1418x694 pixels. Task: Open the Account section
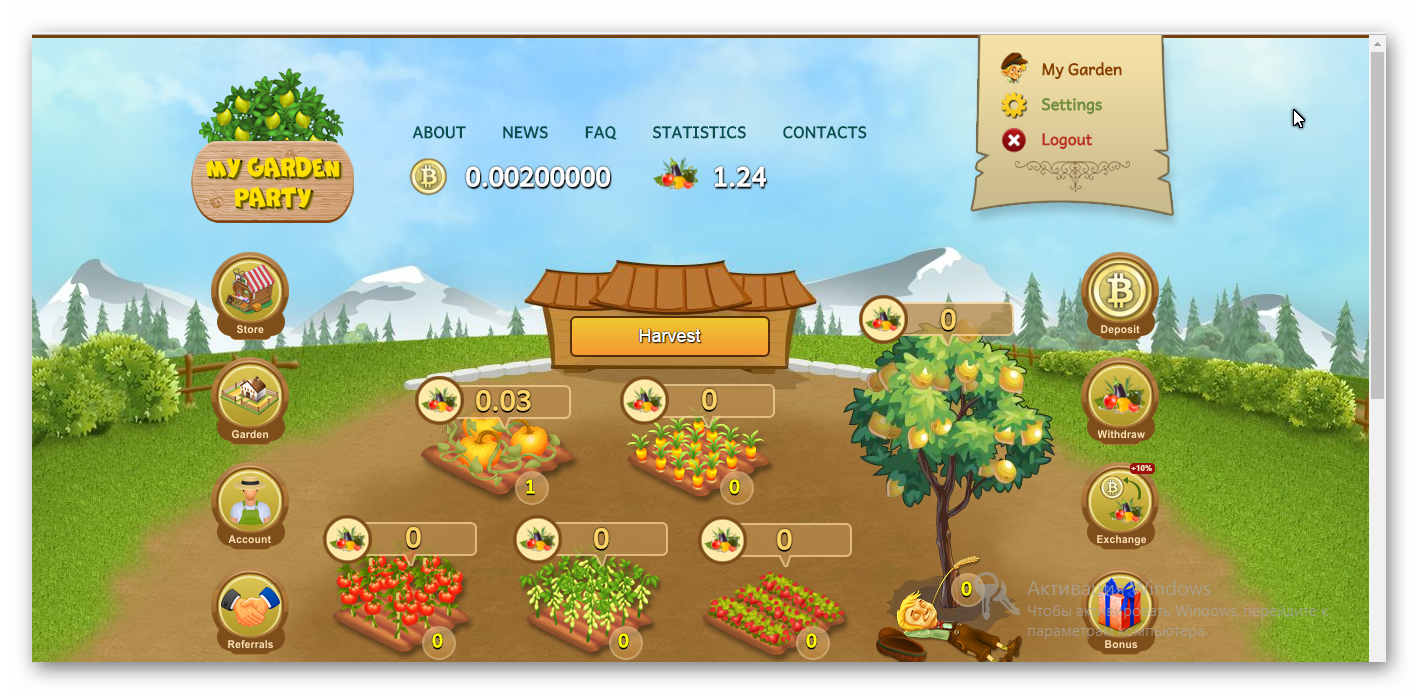(x=250, y=503)
